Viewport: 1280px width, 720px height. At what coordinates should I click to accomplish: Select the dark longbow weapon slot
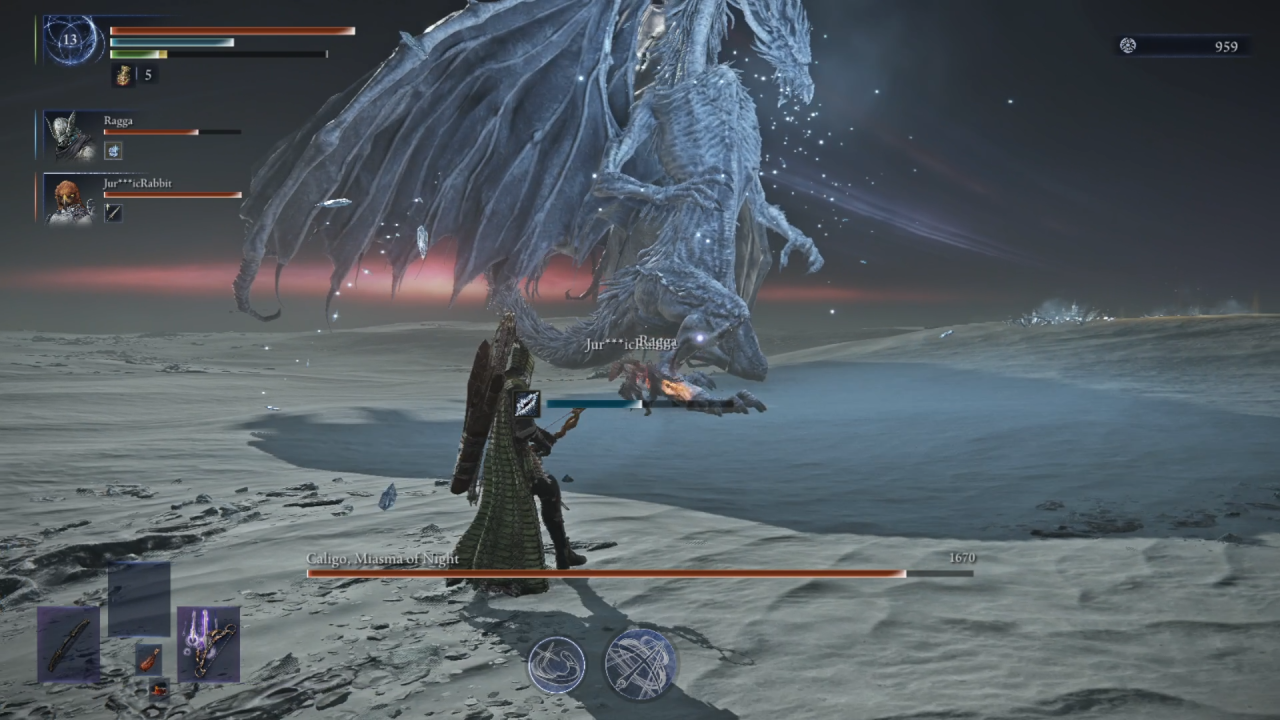coord(69,643)
